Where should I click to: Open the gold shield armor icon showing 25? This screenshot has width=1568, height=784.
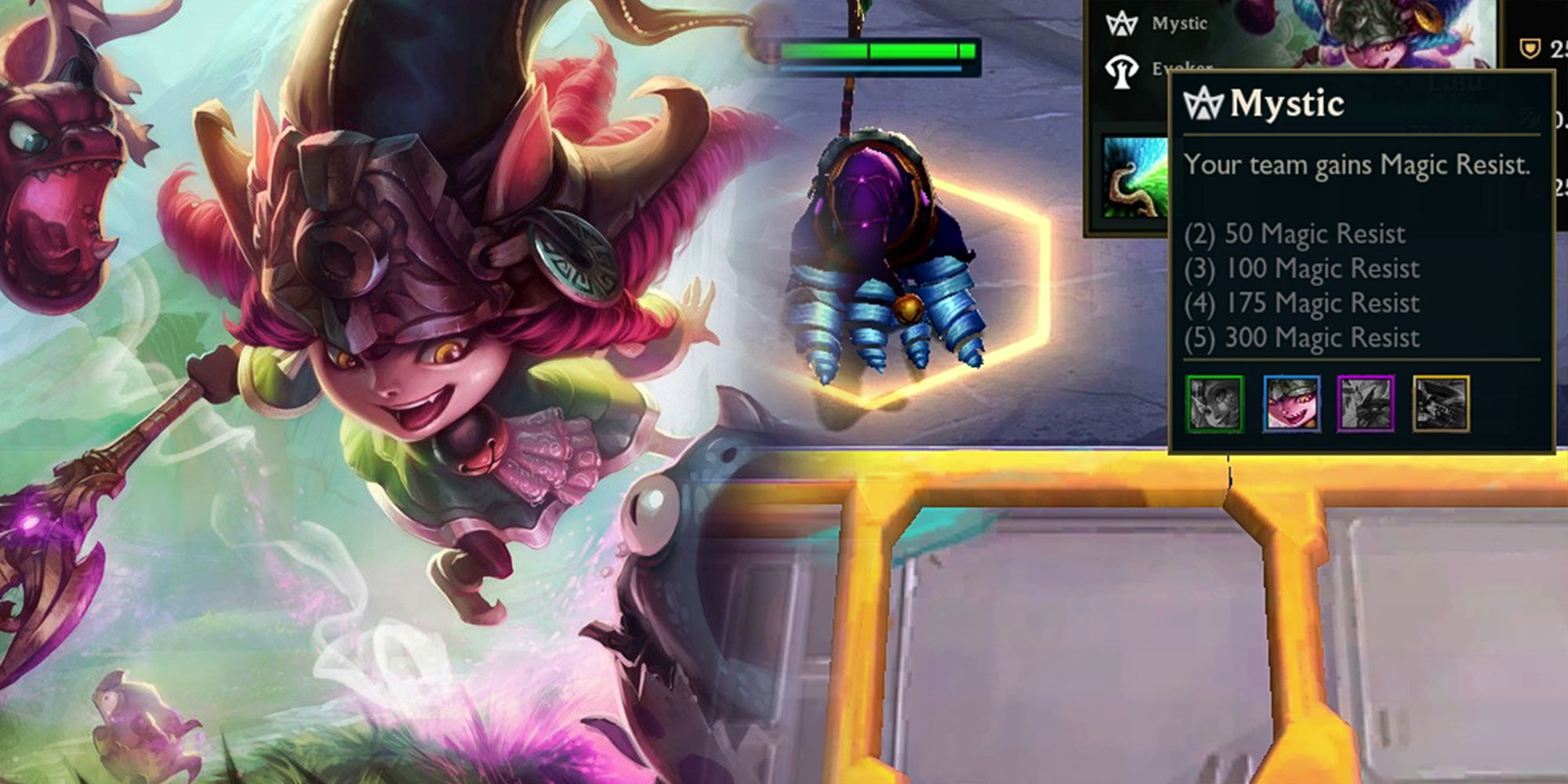click(x=1530, y=47)
